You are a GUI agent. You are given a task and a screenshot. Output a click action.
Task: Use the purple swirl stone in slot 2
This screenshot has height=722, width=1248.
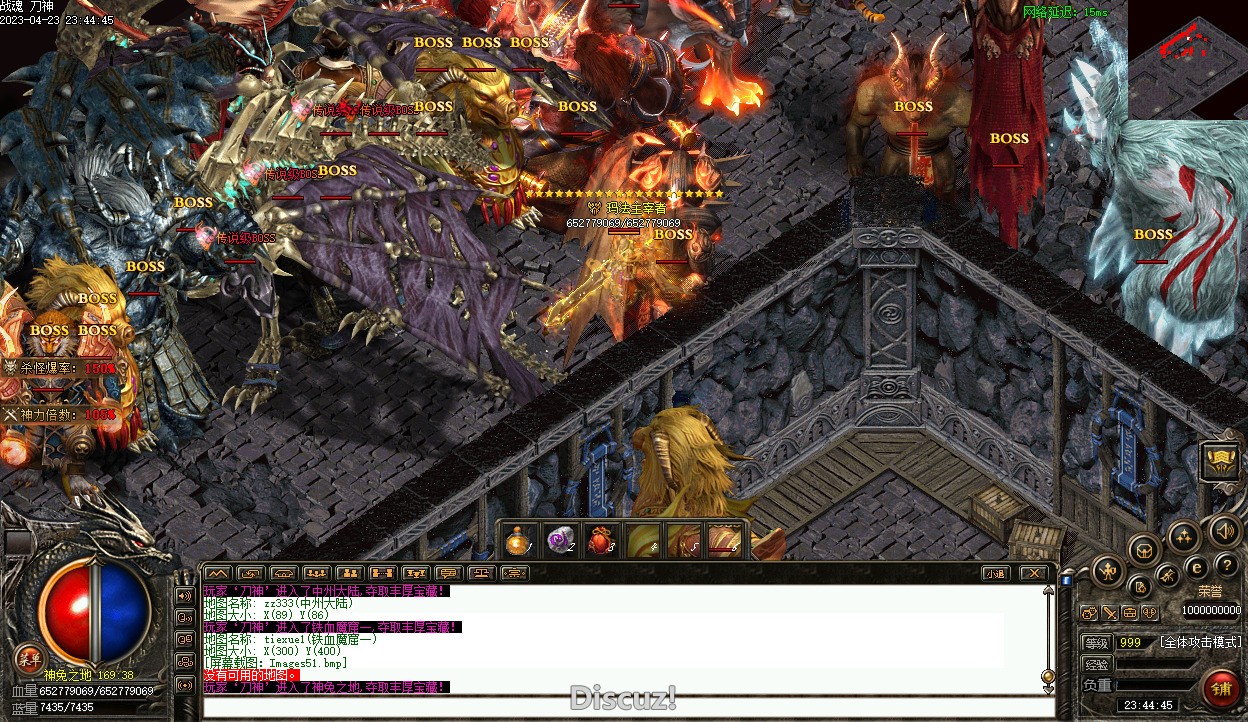pos(558,541)
